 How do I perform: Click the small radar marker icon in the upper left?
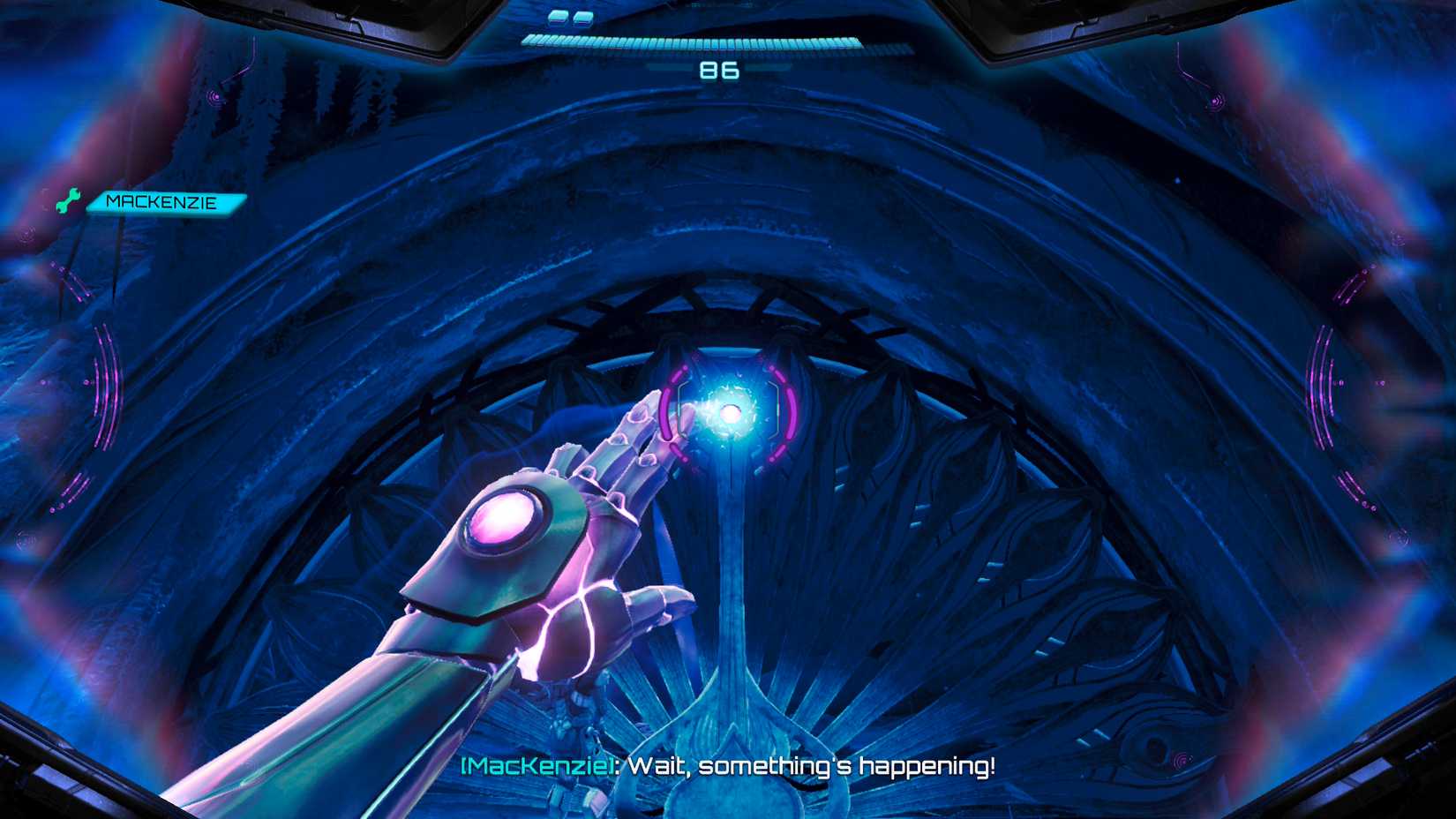point(214,97)
